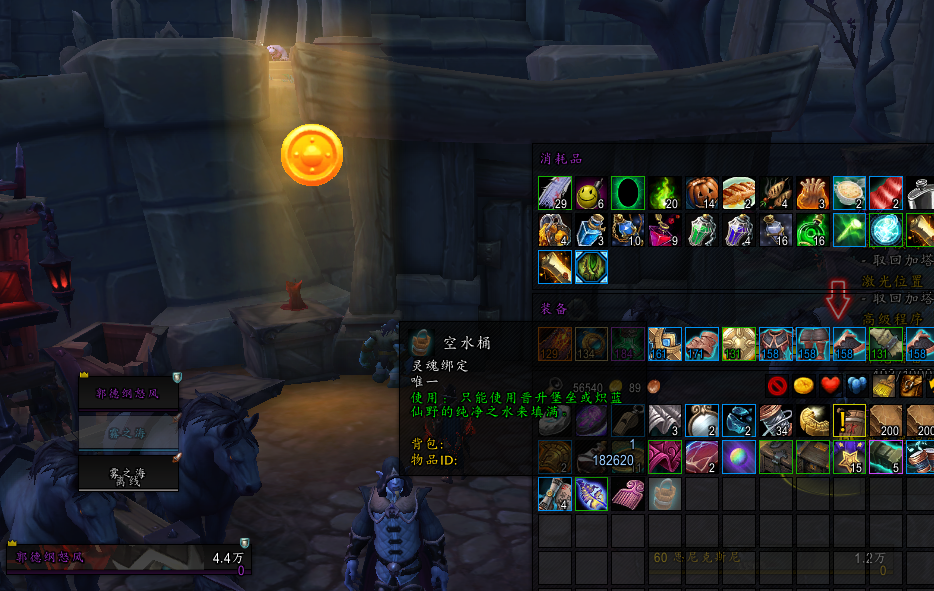The width and height of the screenshot is (934, 591).
Task: Click the red heart bag button
Action: pos(830,385)
